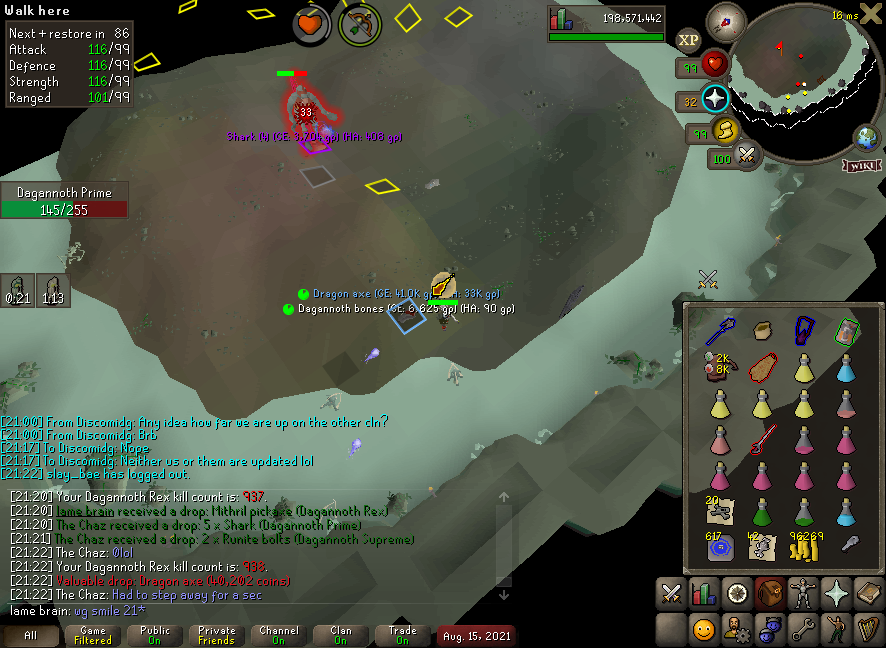Show the All chat tab
Viewport: 886px width, 648px height.
[31, 636]
